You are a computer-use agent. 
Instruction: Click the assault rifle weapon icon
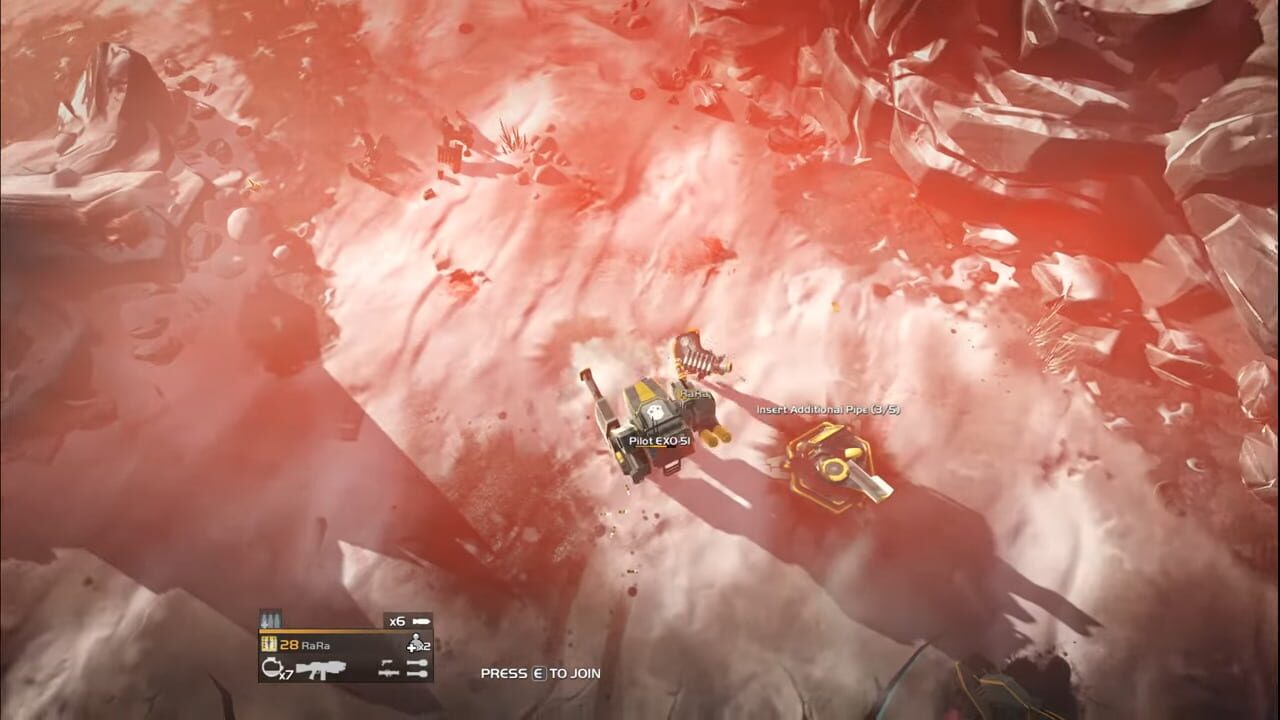[x=322, y=668]
